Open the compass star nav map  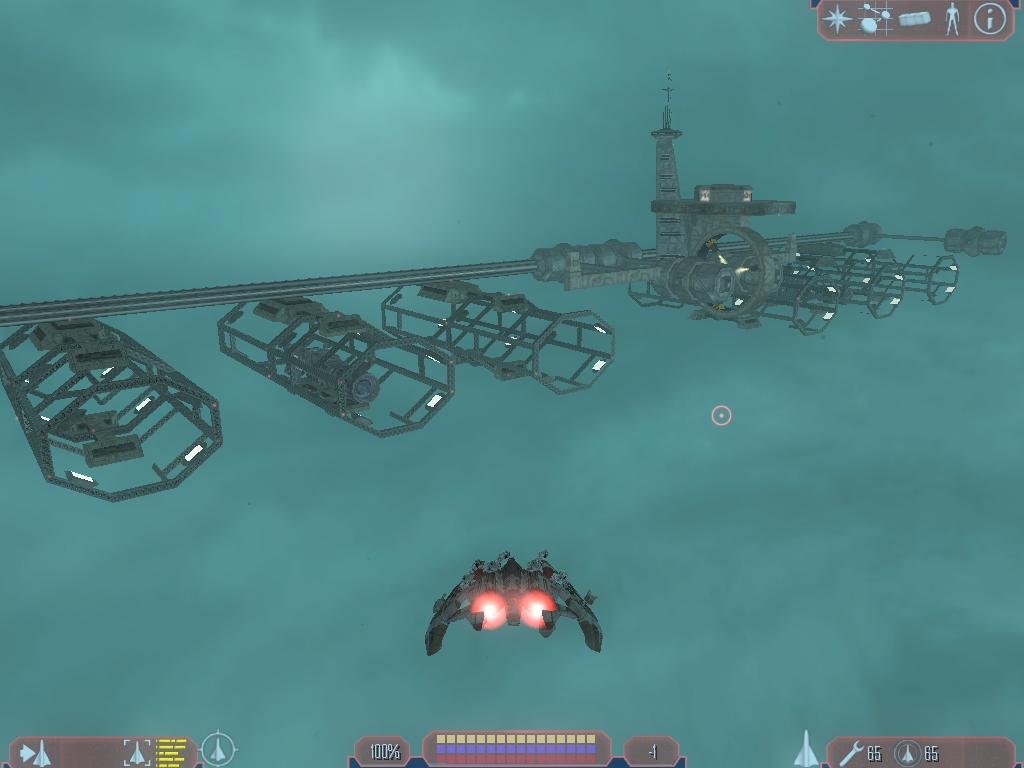coord(835,19)
